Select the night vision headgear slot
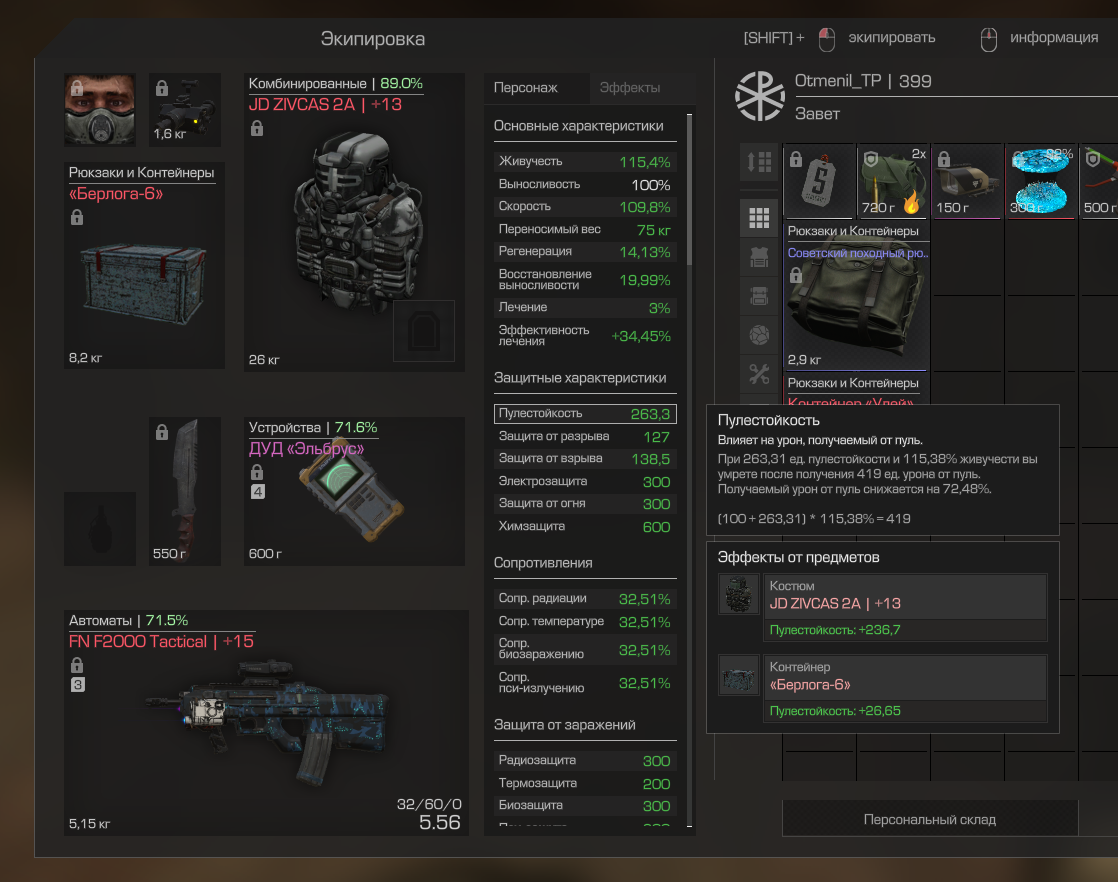Viewport: 1118px width, 882px height. tap(184, 109)
